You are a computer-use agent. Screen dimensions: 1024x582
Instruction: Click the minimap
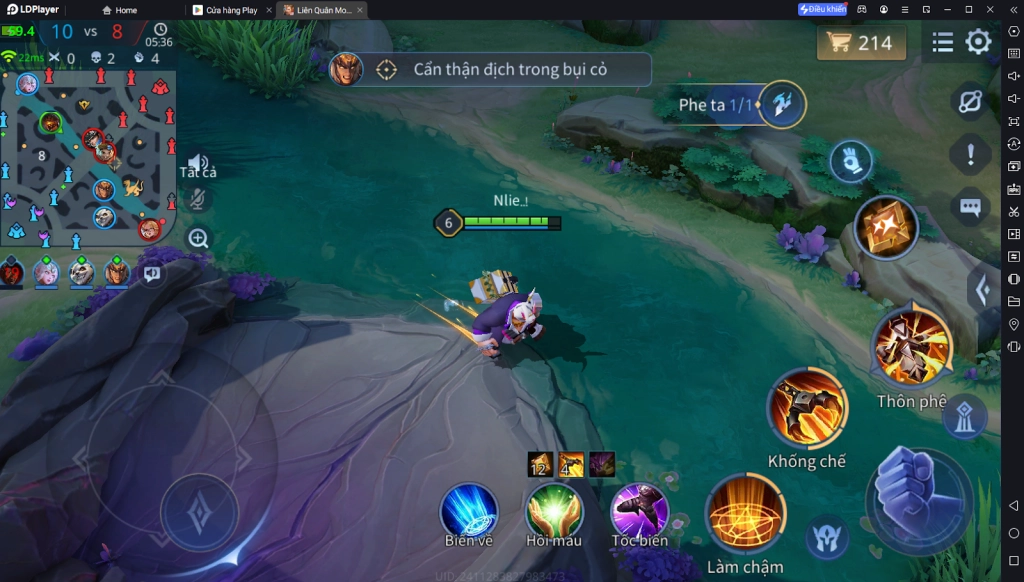88,155
